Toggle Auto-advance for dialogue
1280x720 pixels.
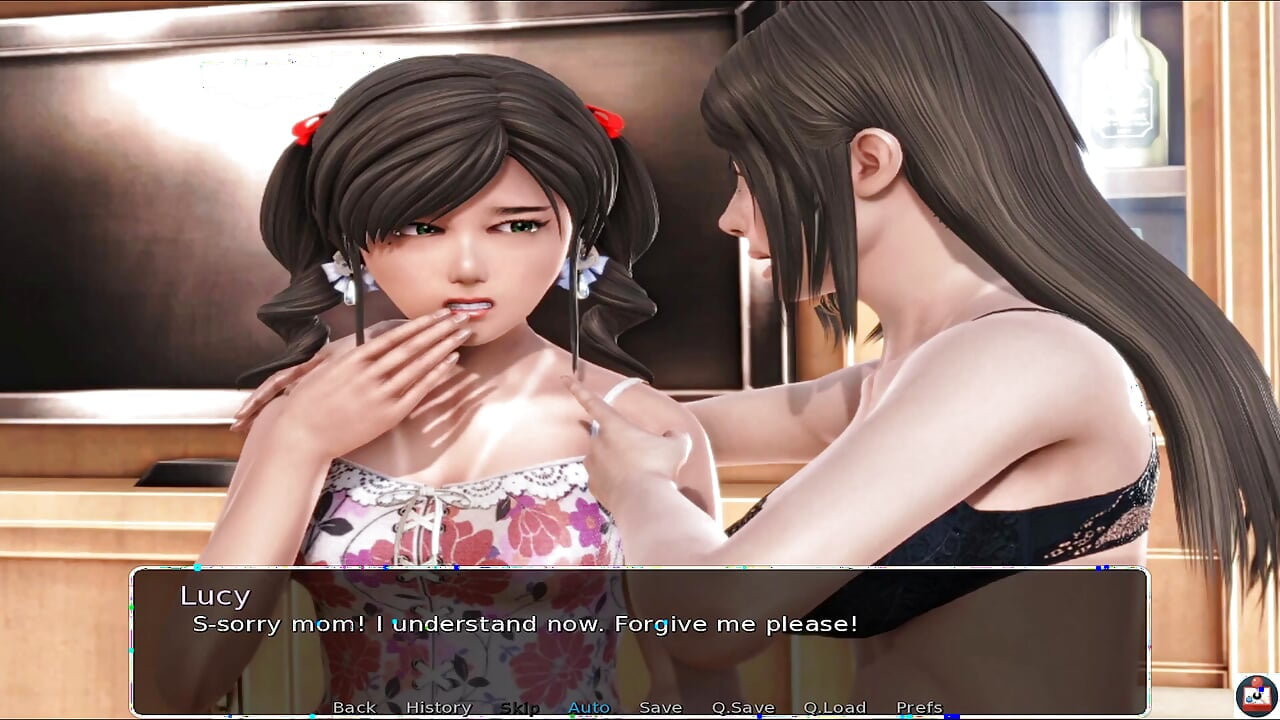coord(589,707)
